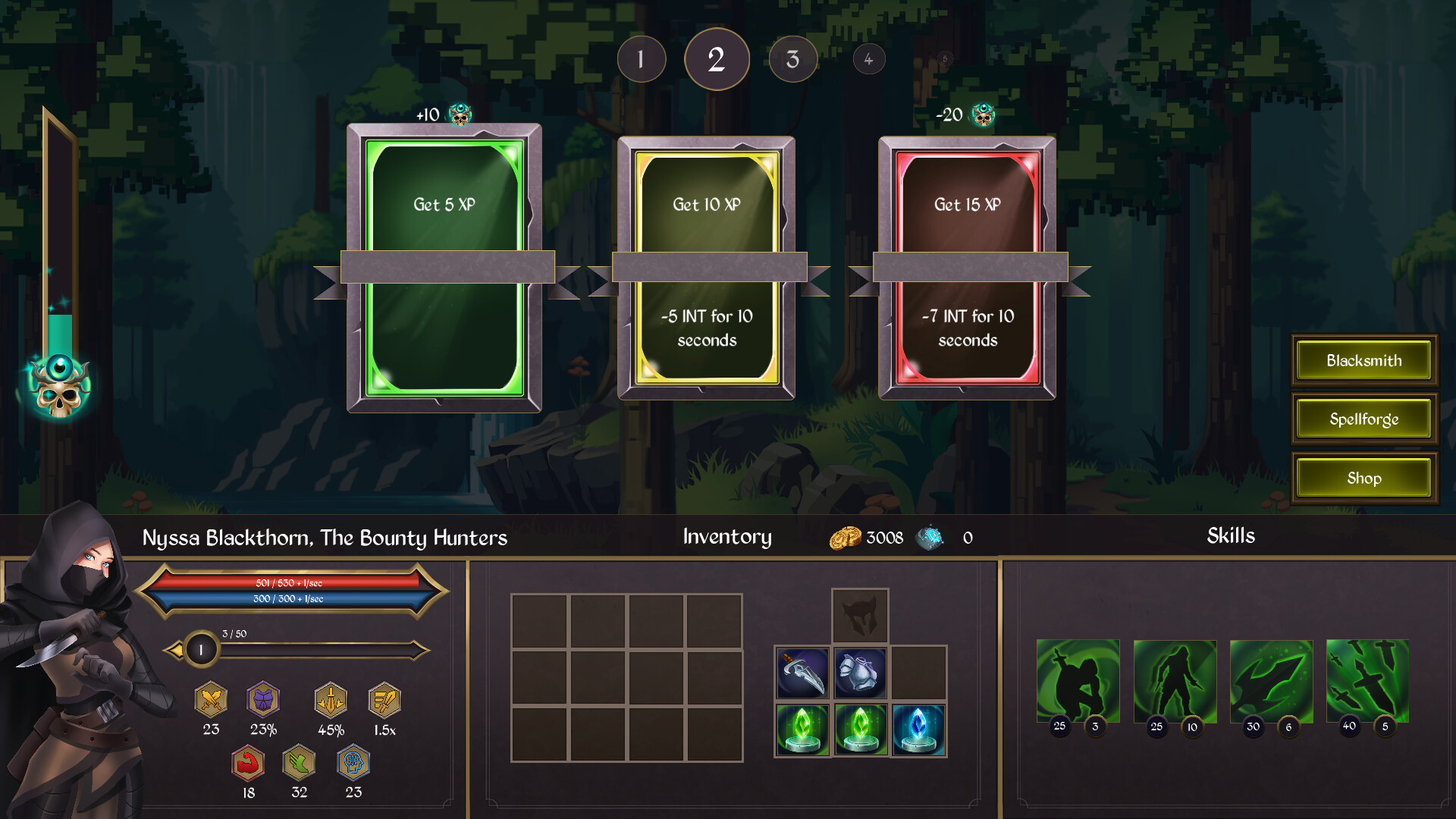Select stage 3 node at the top
1456x819 pixels.
(793, 58)
